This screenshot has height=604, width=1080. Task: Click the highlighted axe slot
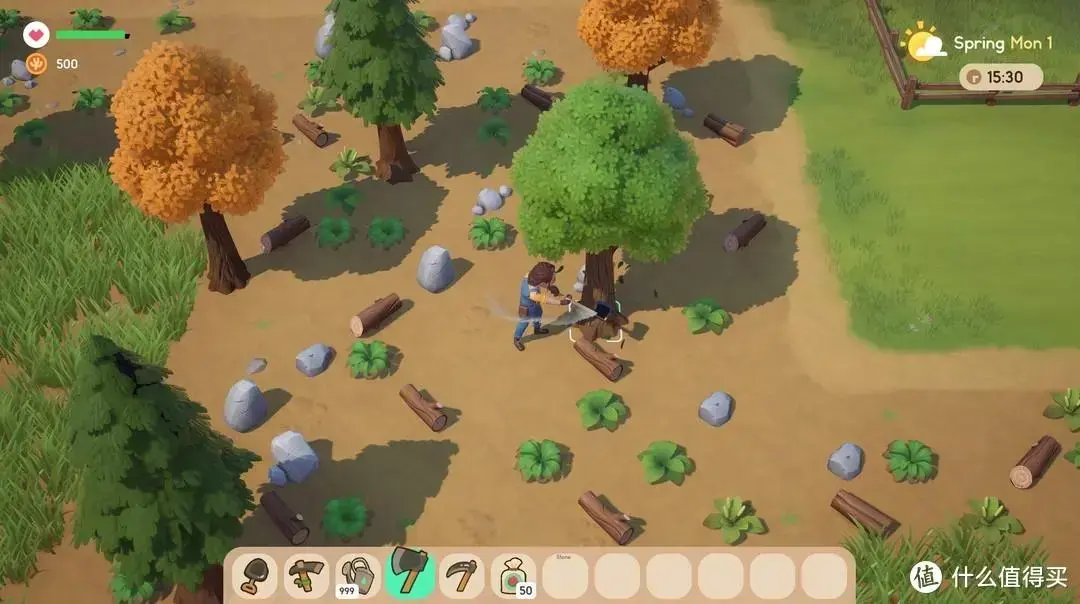click(410, 573)
